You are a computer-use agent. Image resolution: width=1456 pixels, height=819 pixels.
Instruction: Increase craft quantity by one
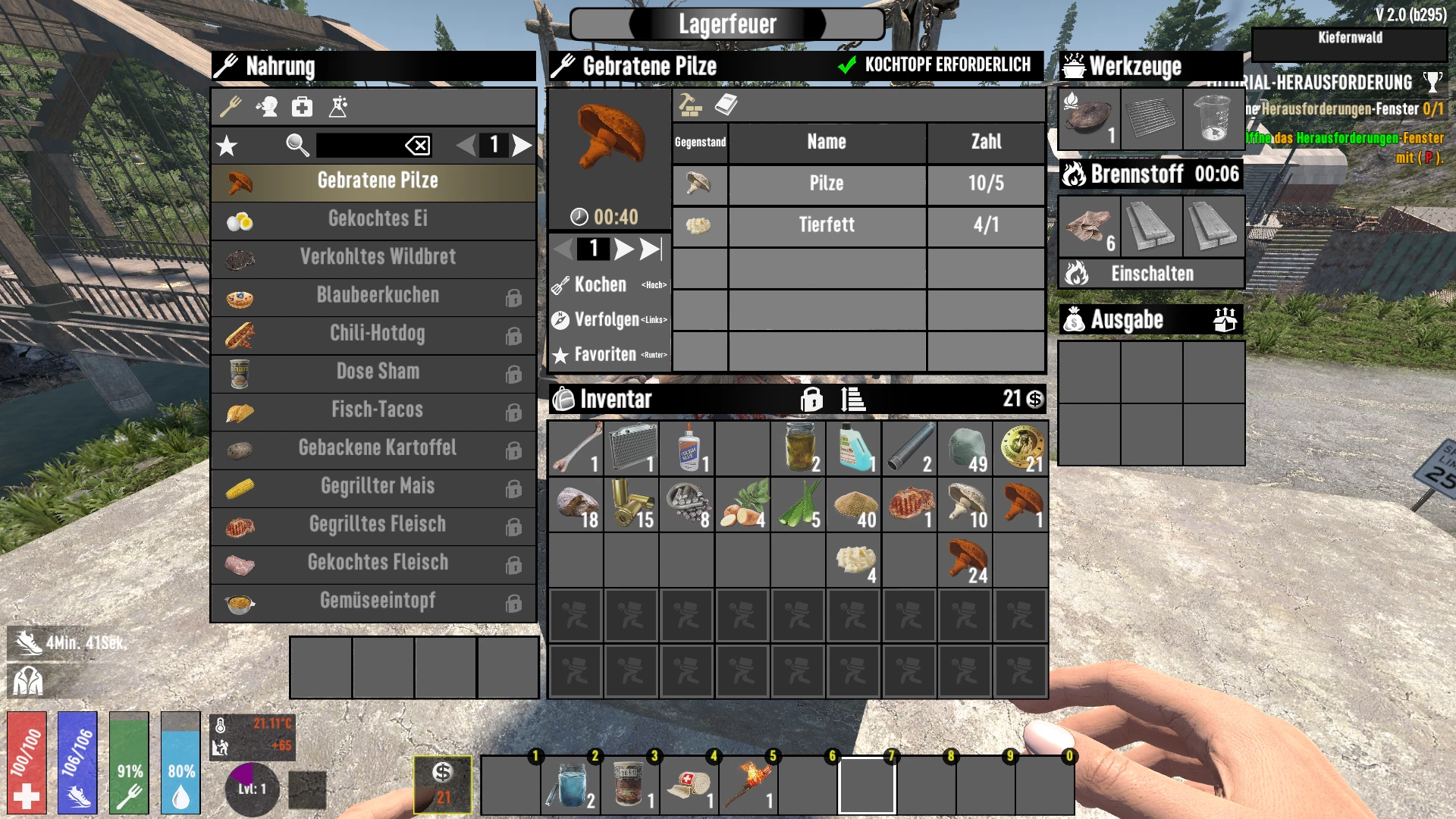623,249
